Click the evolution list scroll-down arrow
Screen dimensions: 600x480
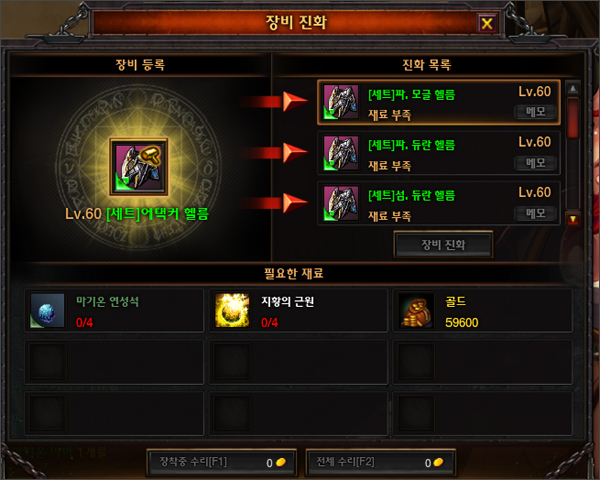click(x=573, y=218)
